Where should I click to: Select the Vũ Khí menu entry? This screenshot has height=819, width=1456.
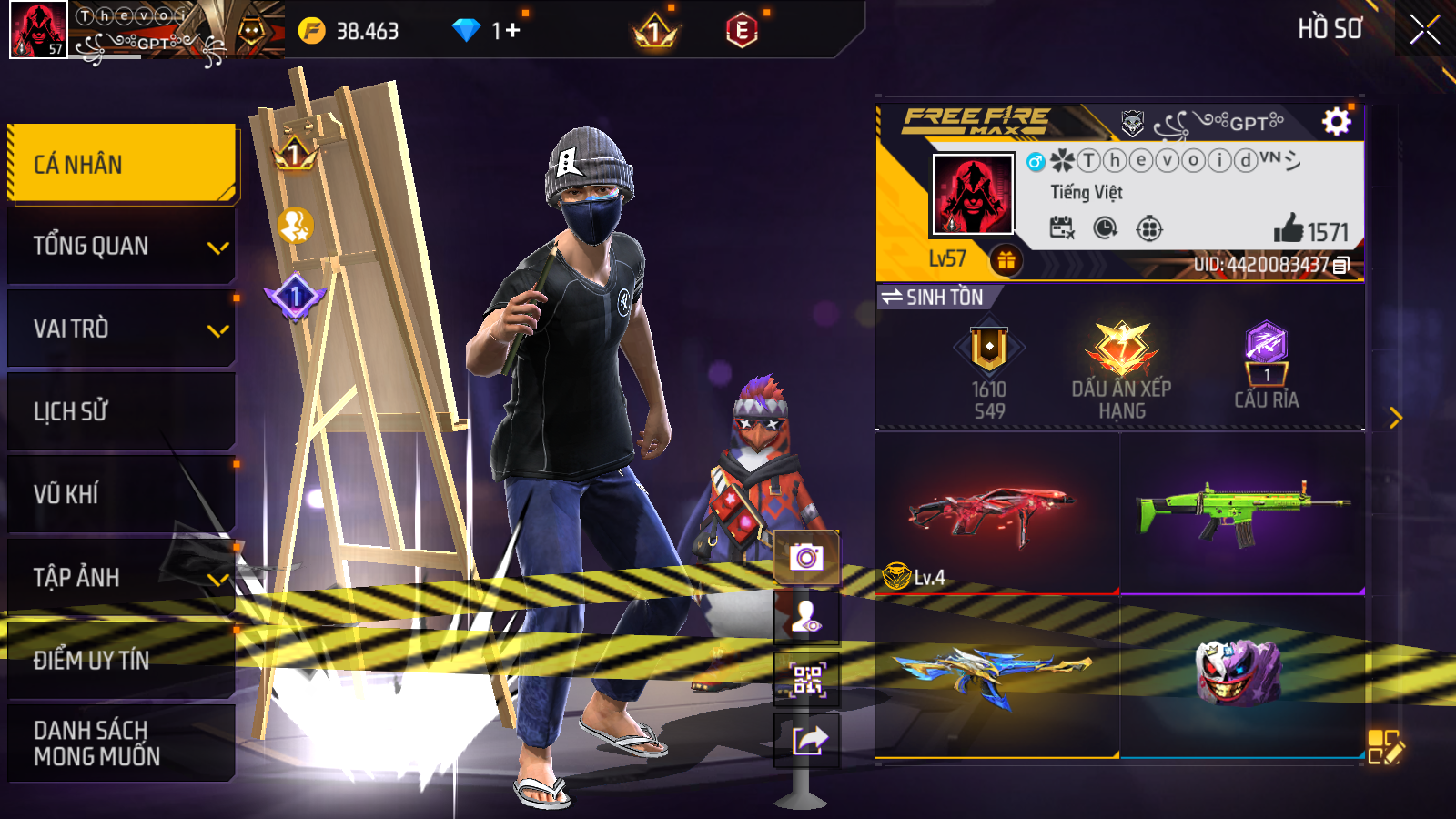pyautogui.click(x=122, y=494)
